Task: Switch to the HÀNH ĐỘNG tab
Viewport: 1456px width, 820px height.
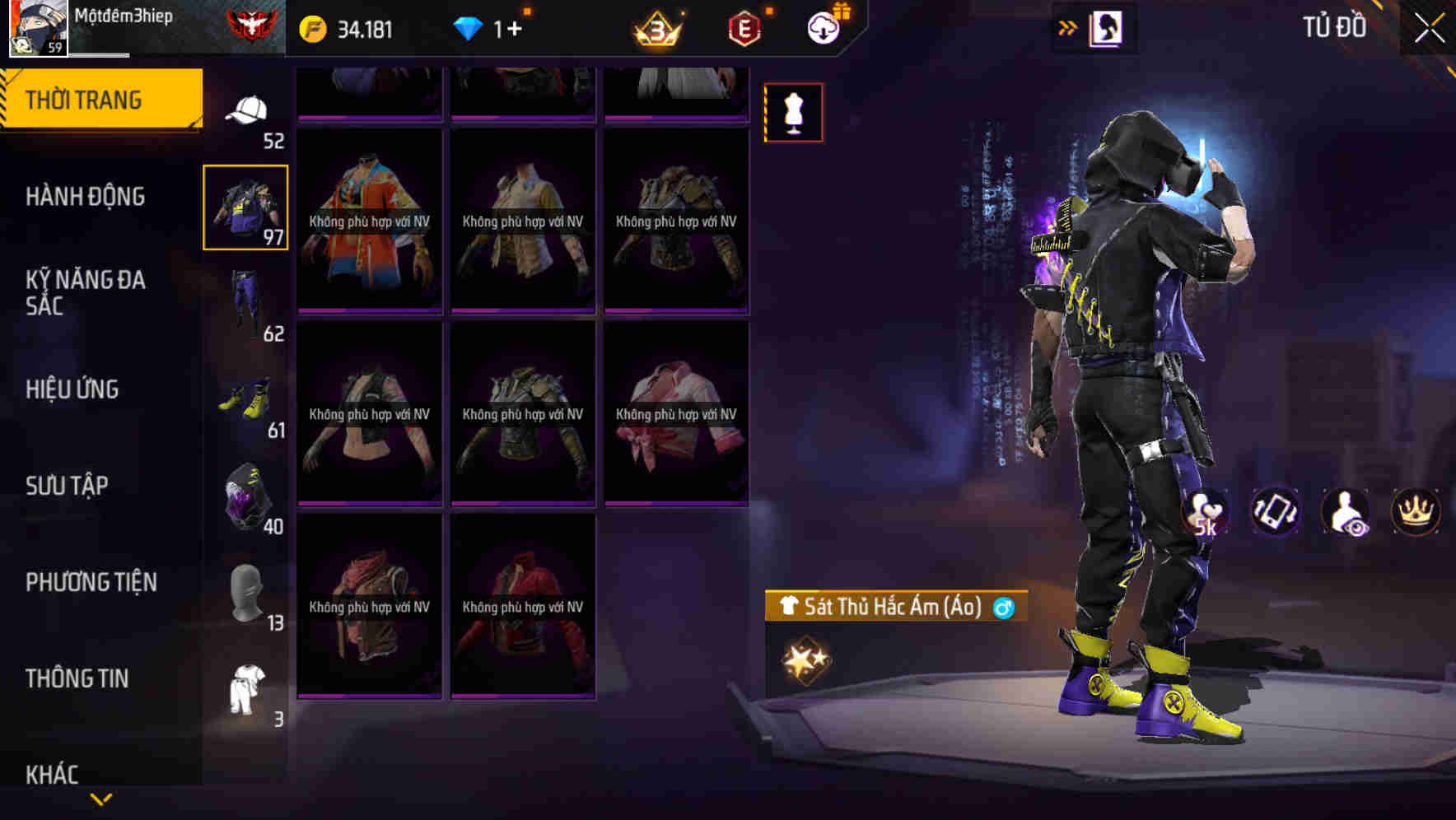Action: 89,198
